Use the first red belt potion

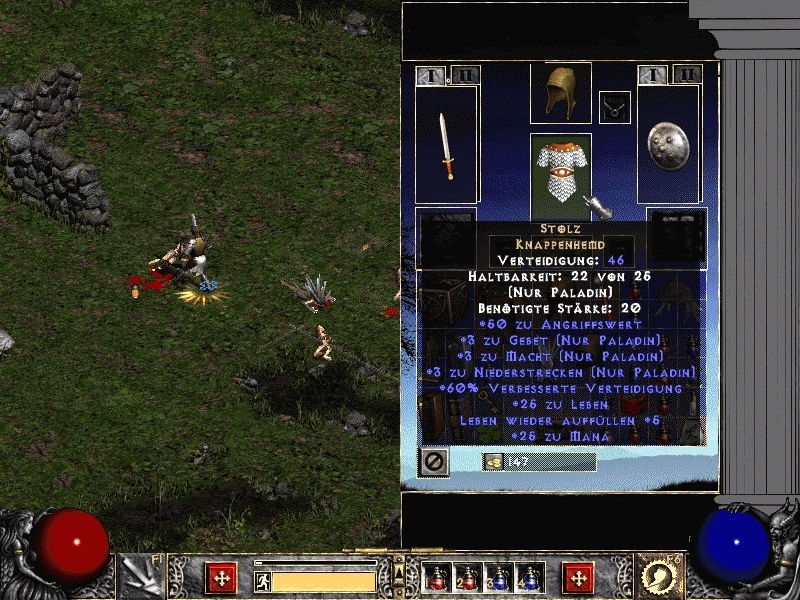pos(436,578)
